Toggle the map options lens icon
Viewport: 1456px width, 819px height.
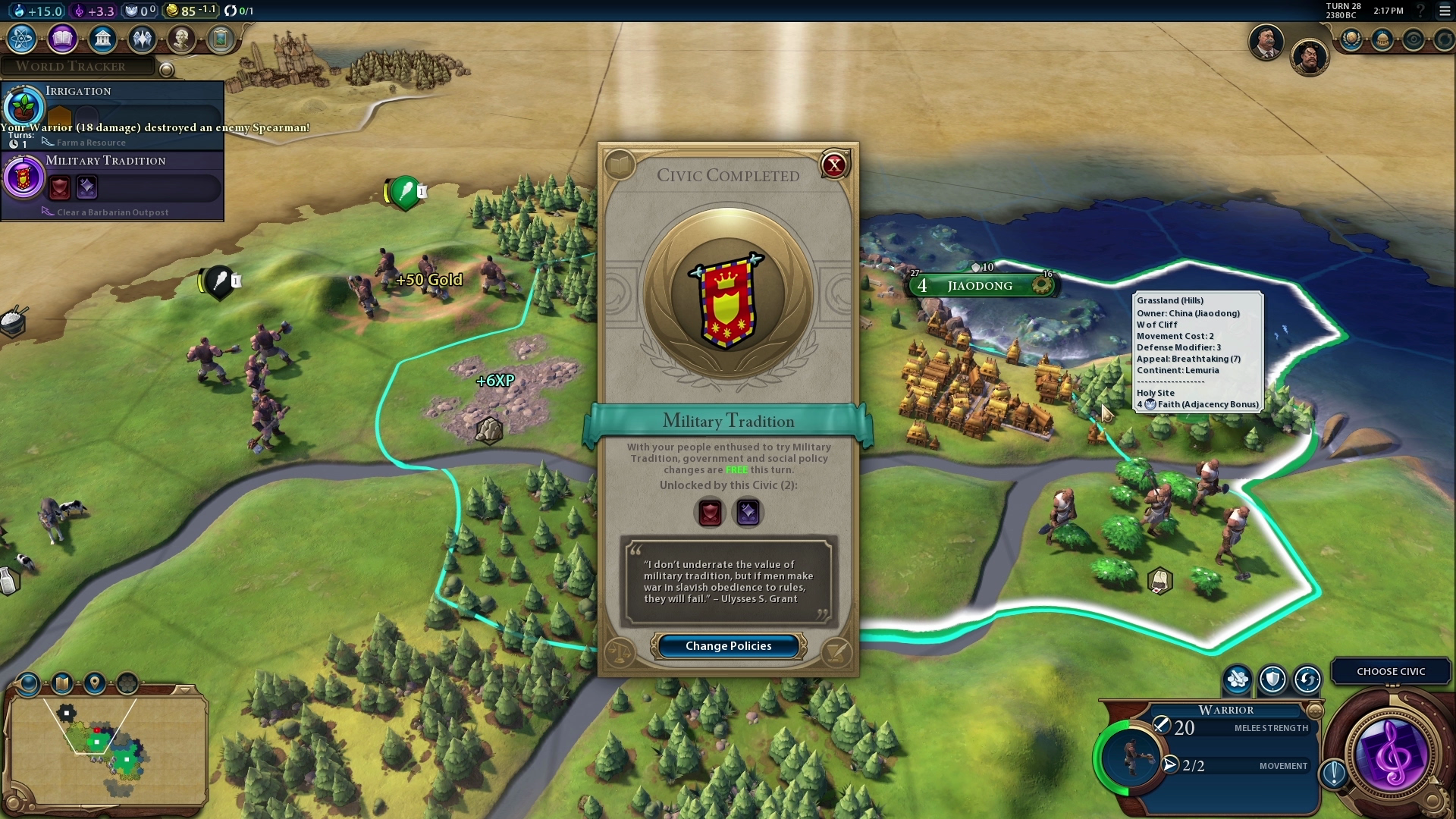point(29,682)
